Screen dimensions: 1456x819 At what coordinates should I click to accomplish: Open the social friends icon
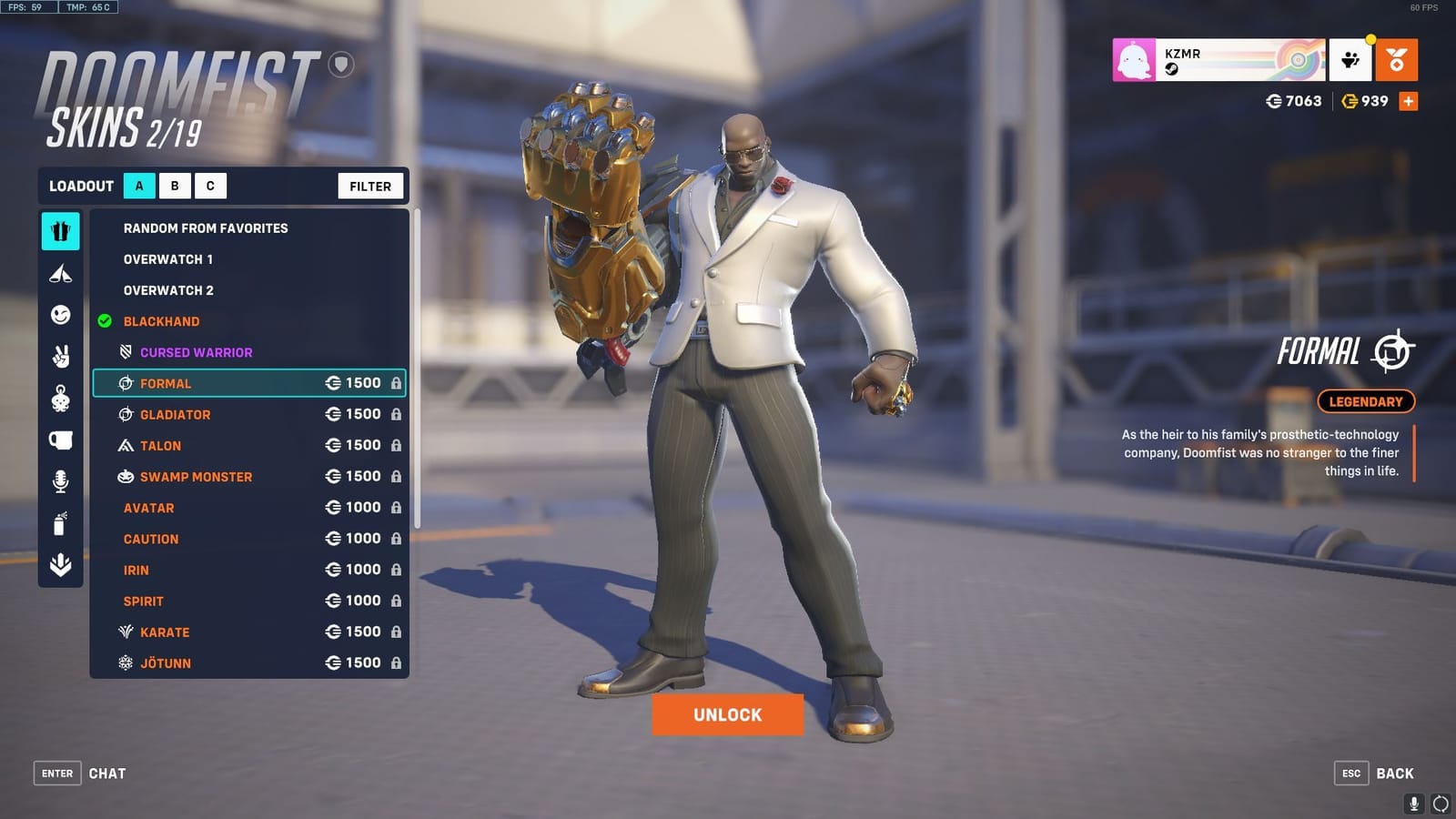click(1351, 58)
